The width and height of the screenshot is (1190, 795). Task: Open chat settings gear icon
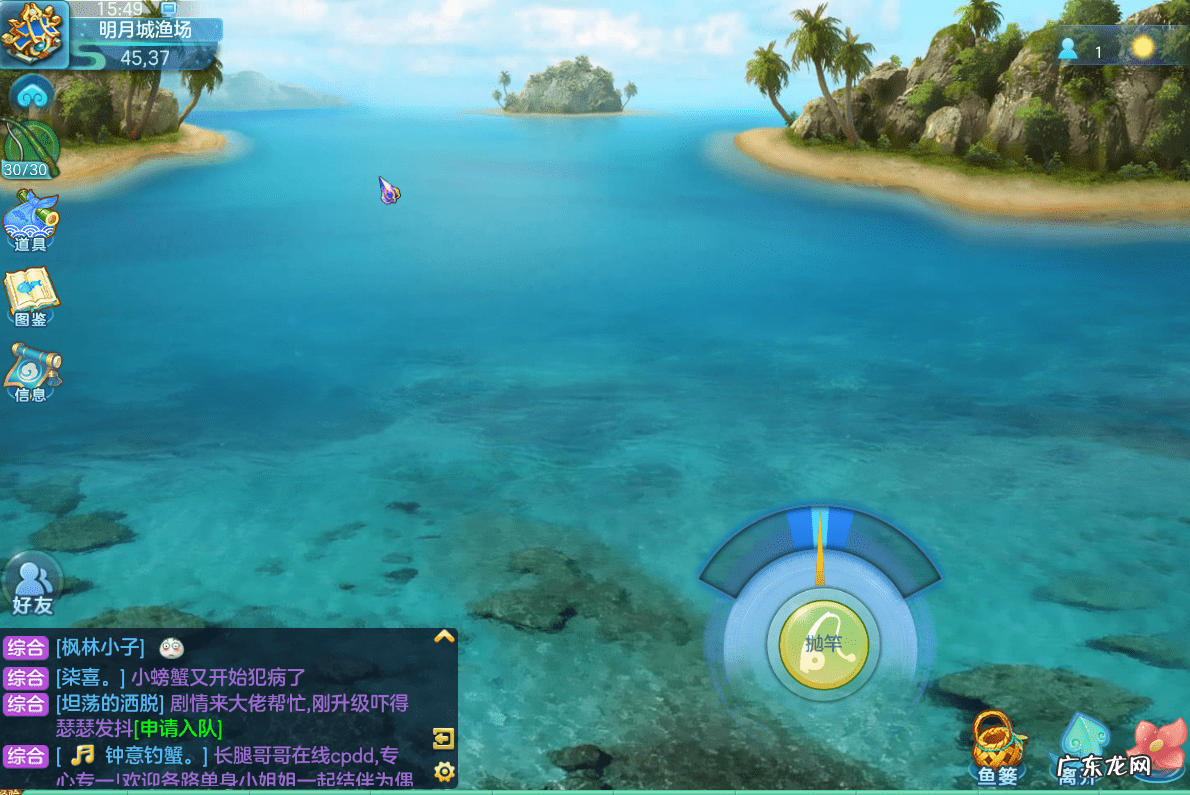pyautogui.click(x=444, y=771)
